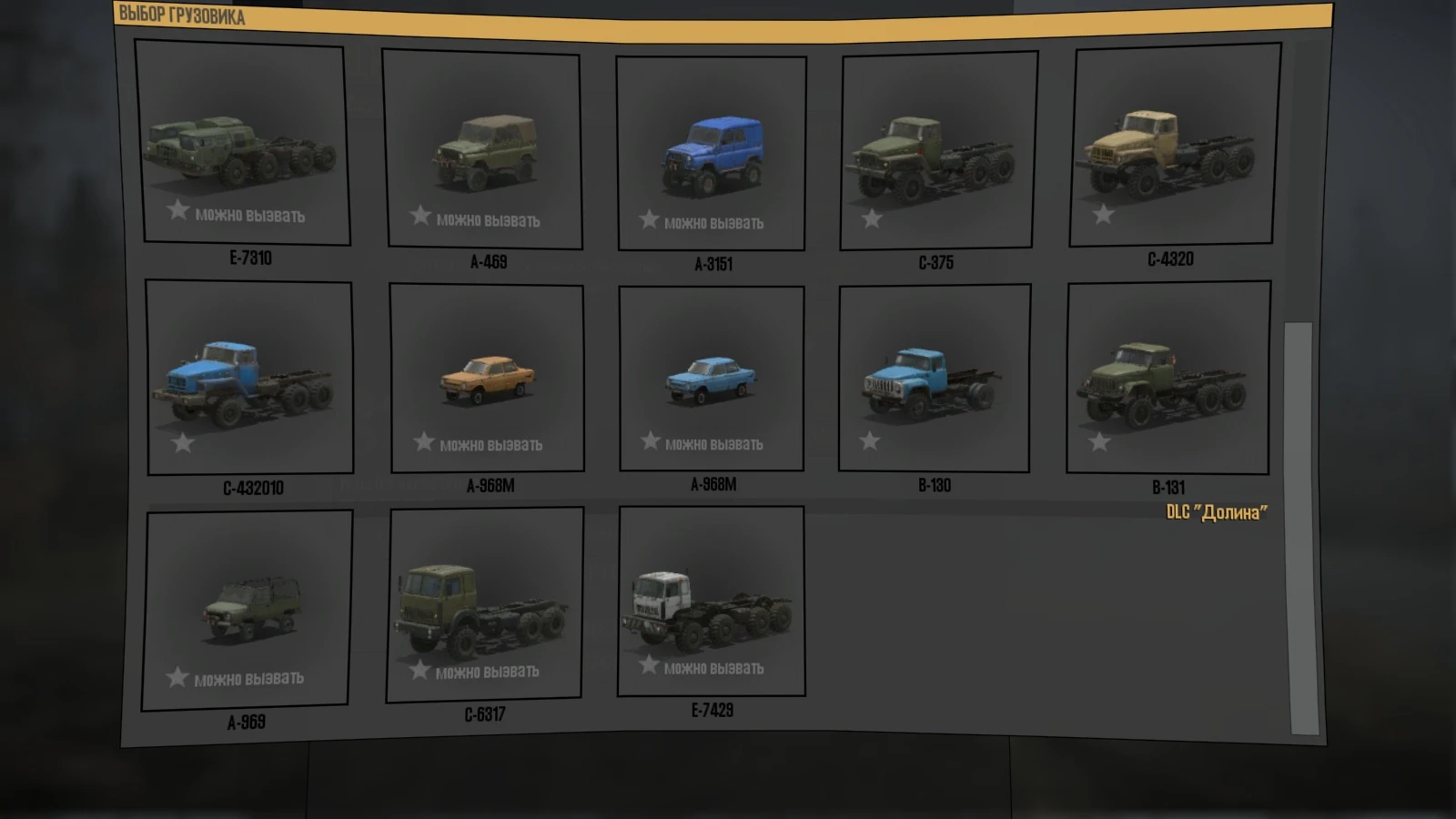Viewport: 1456px width, 819px height.
Task: Open the DLC "Долина" link
Action: point(1216,511)
